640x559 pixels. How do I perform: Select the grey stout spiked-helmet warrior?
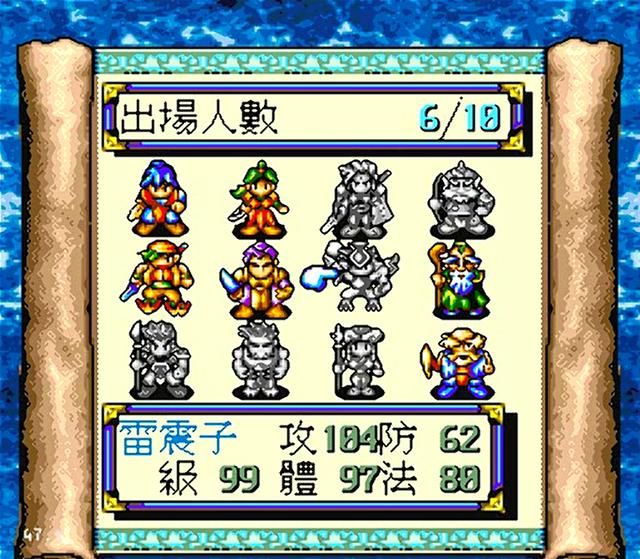458,195
